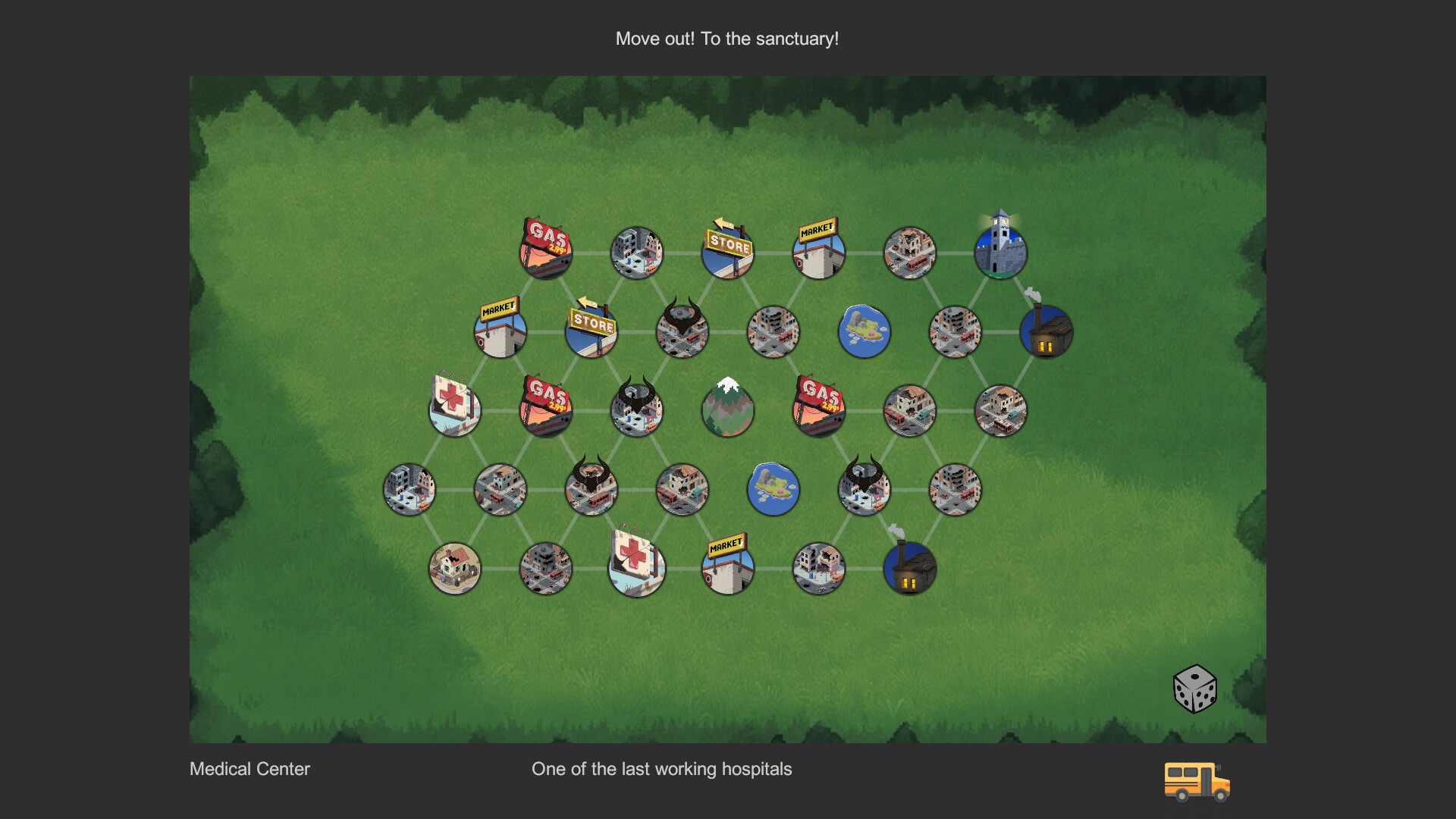Image resolution: width=1456 pixels, height=819 pixels.
Task: Select the horned demon node in the center
Action: 638,409
